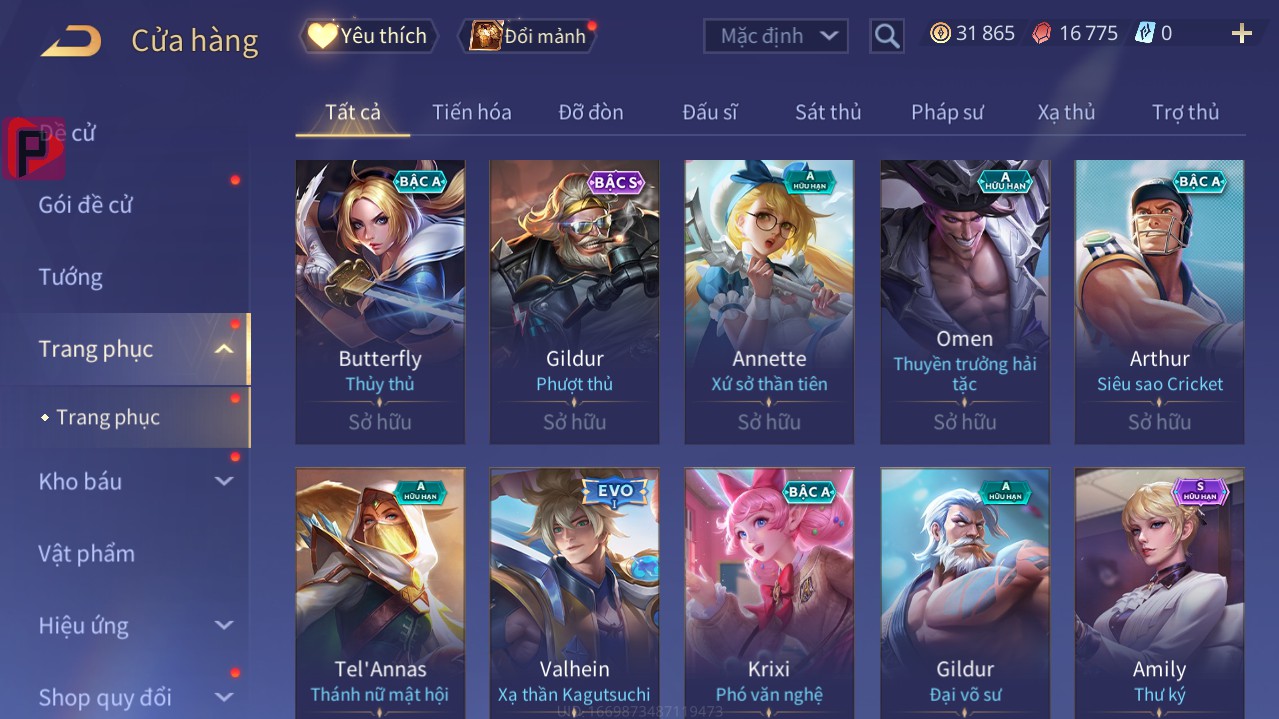This screenshot has width=1279, height=719.
Task: Expand the Kho báu menu
Action: pos(135,481)
